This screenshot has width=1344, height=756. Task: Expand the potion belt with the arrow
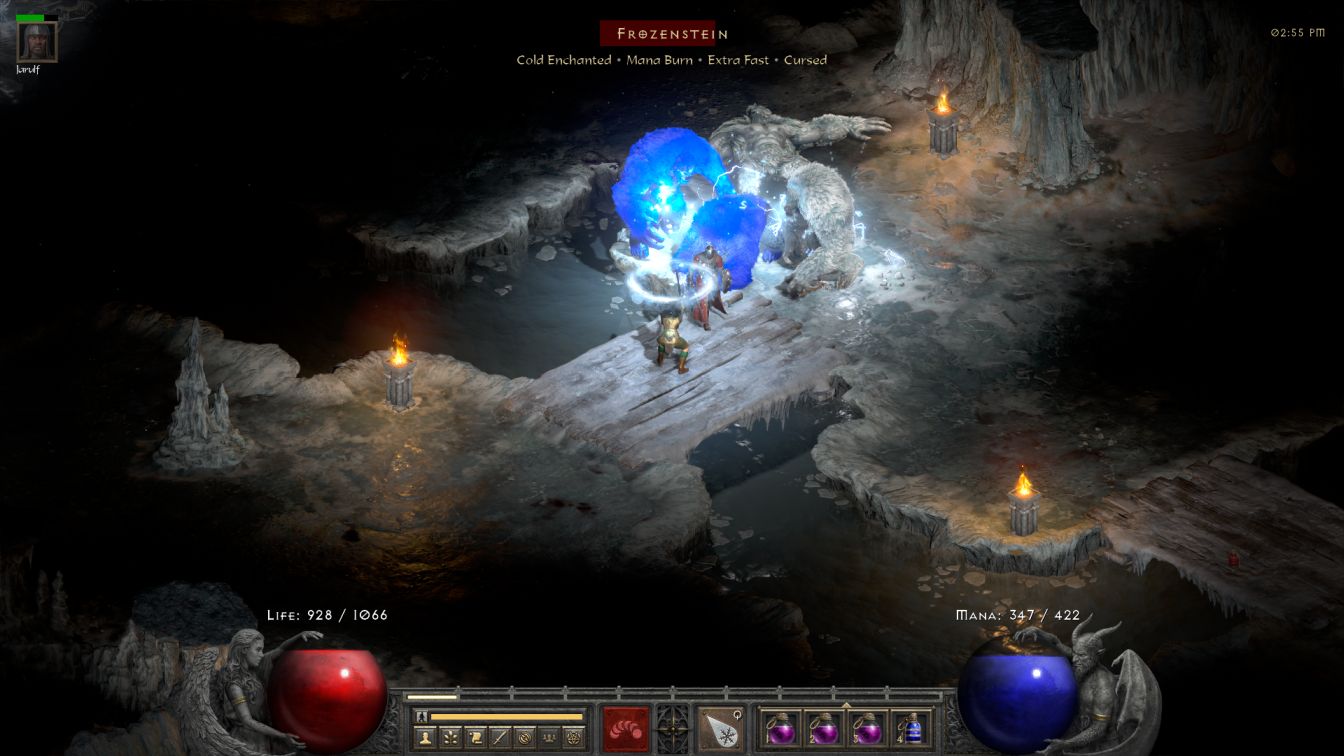click(x=846, y=705)
